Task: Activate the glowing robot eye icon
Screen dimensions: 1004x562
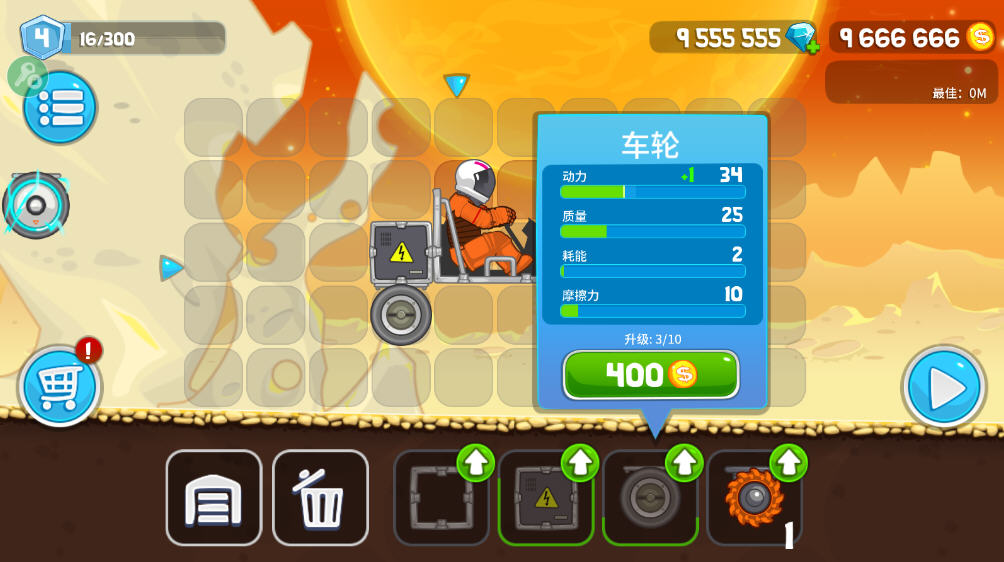Action: 37,206
